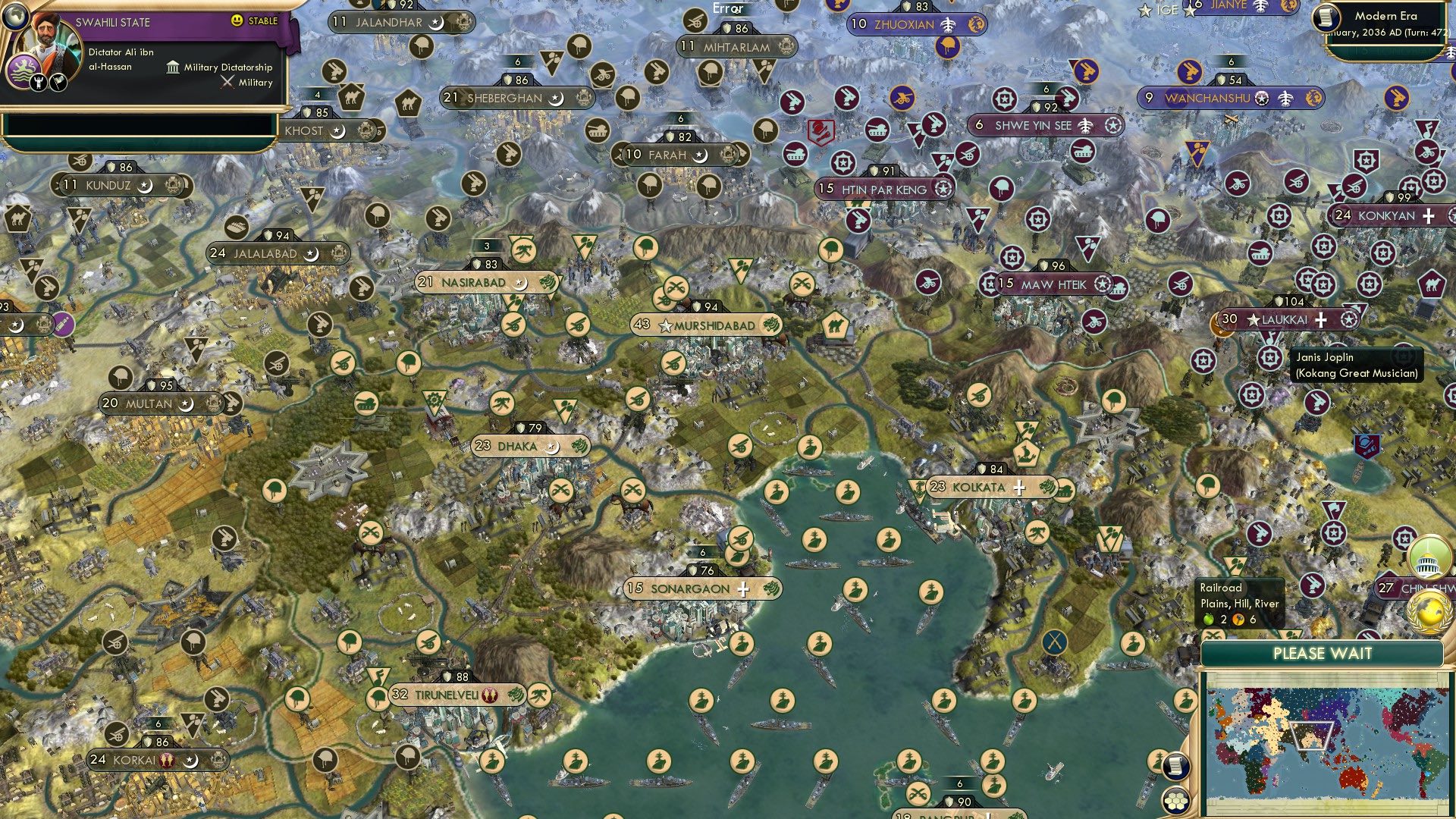Image resolution: width=1456 pixels, height=819 pixels.
Task: Open the notifications scroll icon above the minimap
Action: tap(1175, 767)
